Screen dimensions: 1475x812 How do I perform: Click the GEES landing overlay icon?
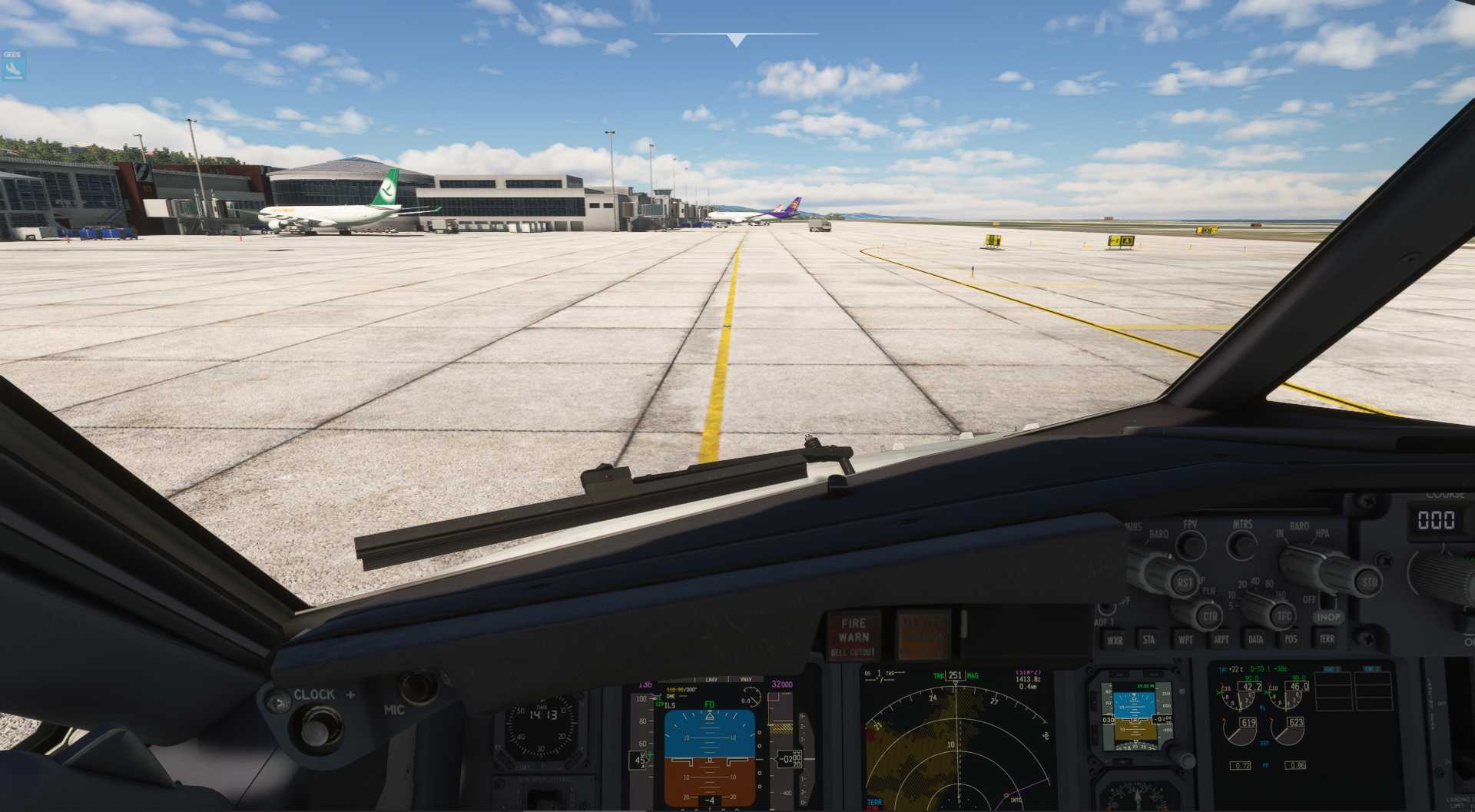pyautogui.click(x=12, y=67)
